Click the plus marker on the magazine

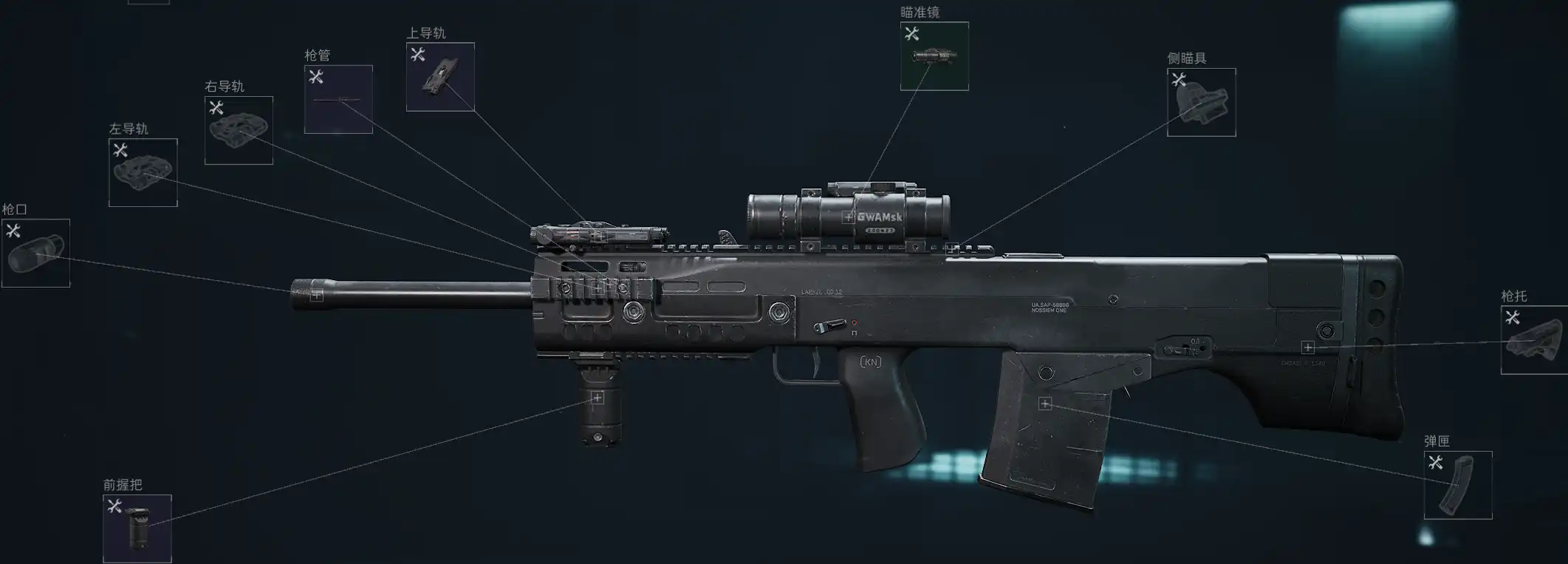(x=1044, y=404)
